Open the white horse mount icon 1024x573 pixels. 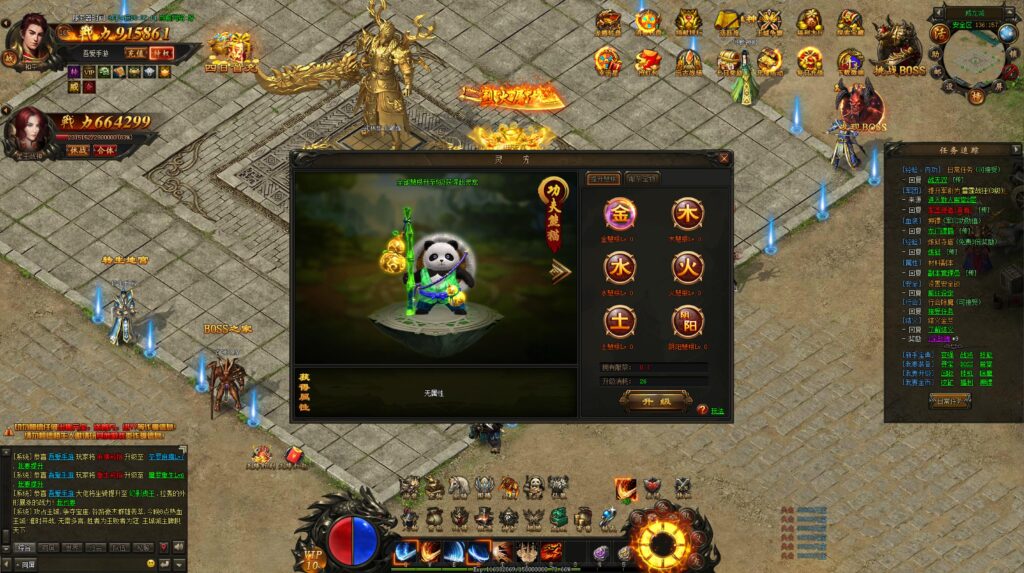[x=459, y=487]
